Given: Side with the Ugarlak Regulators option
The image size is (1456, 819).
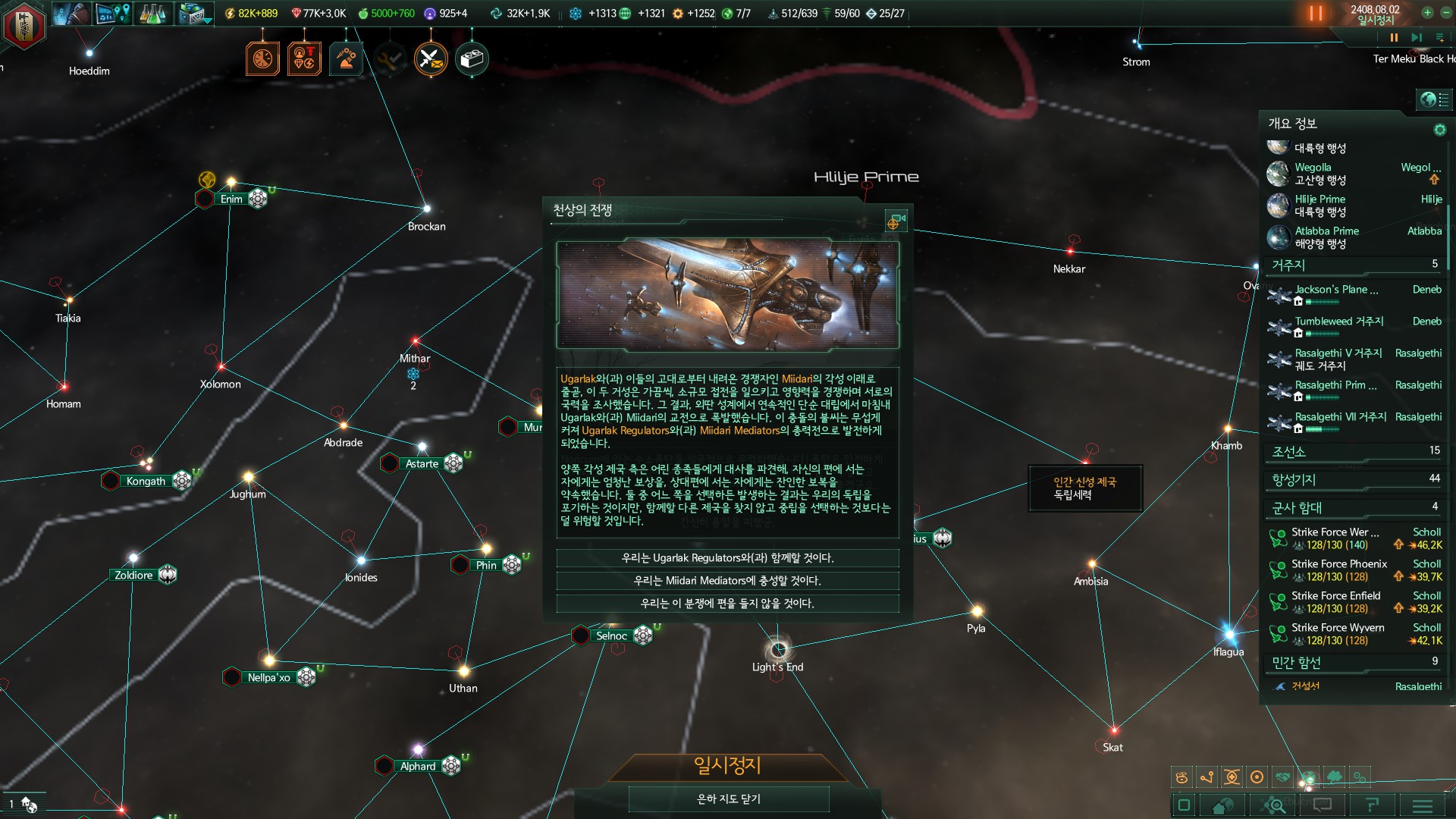Looking at the screenshot, I should (727, 558).
